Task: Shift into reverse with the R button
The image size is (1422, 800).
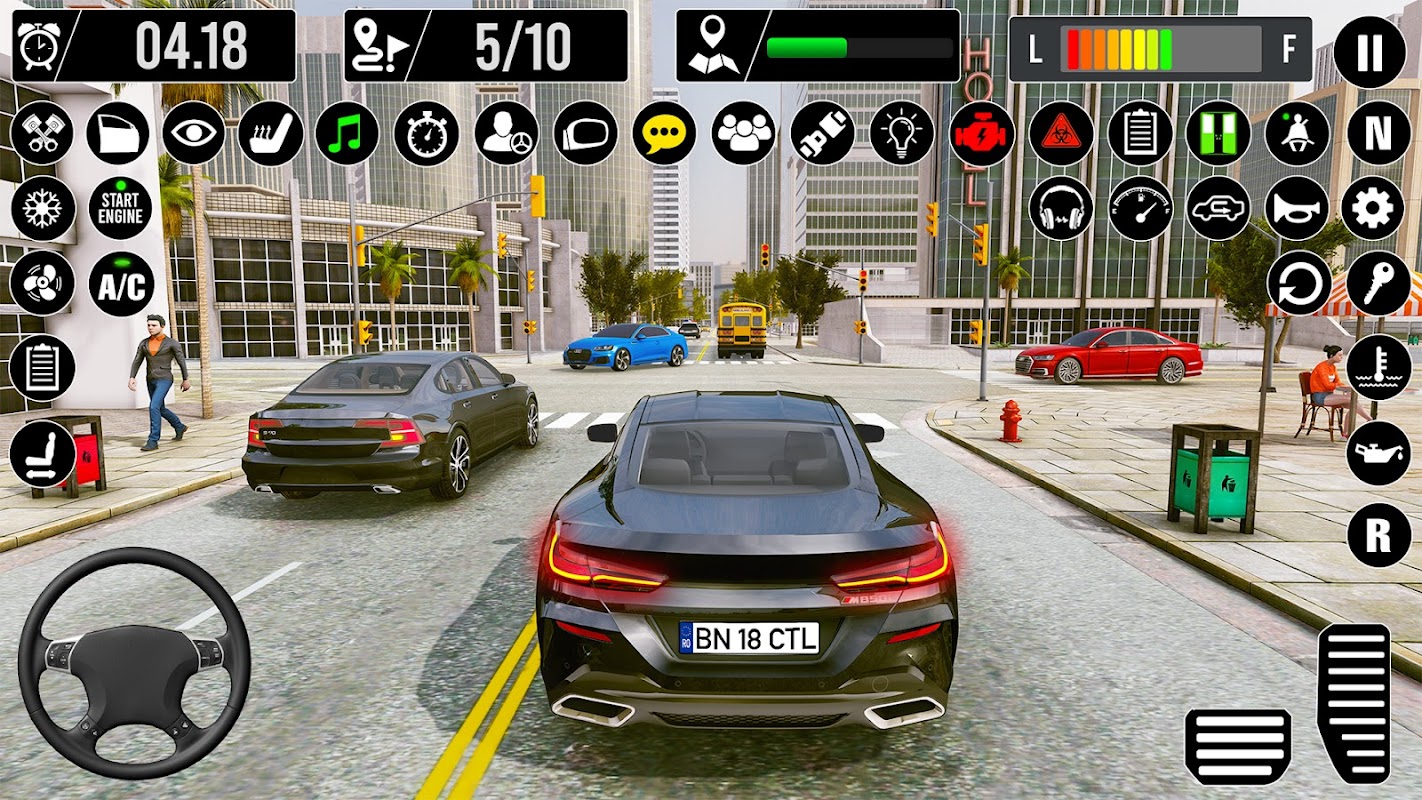Action: 1378,536
